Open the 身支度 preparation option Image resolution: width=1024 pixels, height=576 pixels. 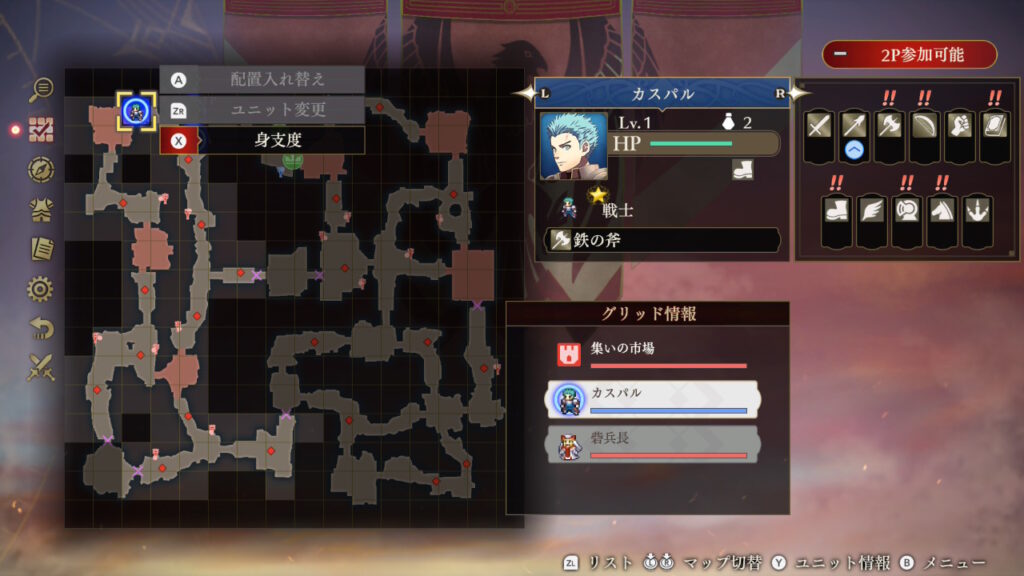[x=262, y=140]
